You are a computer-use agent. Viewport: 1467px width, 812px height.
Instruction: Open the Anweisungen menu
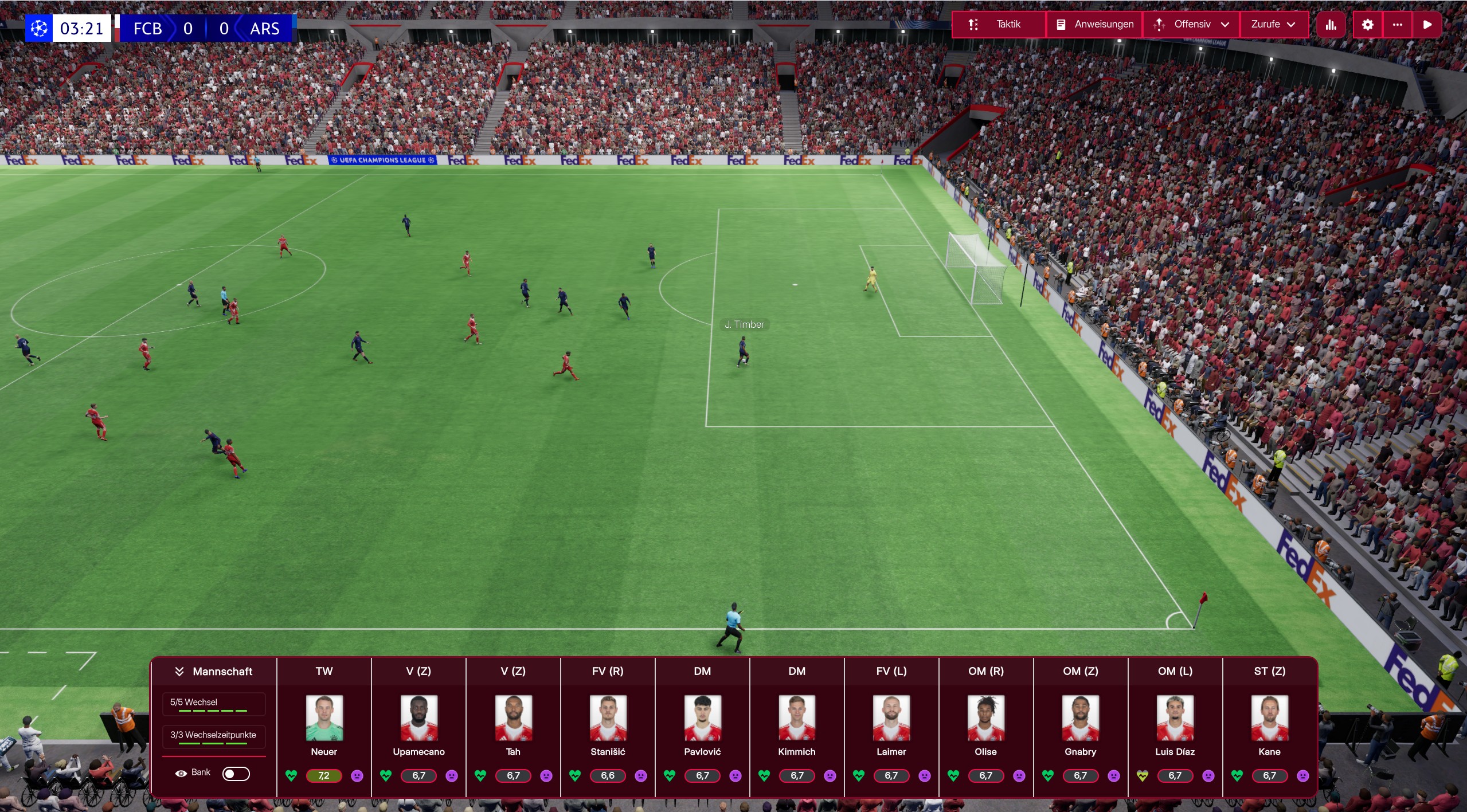(x=1104, y=24)
